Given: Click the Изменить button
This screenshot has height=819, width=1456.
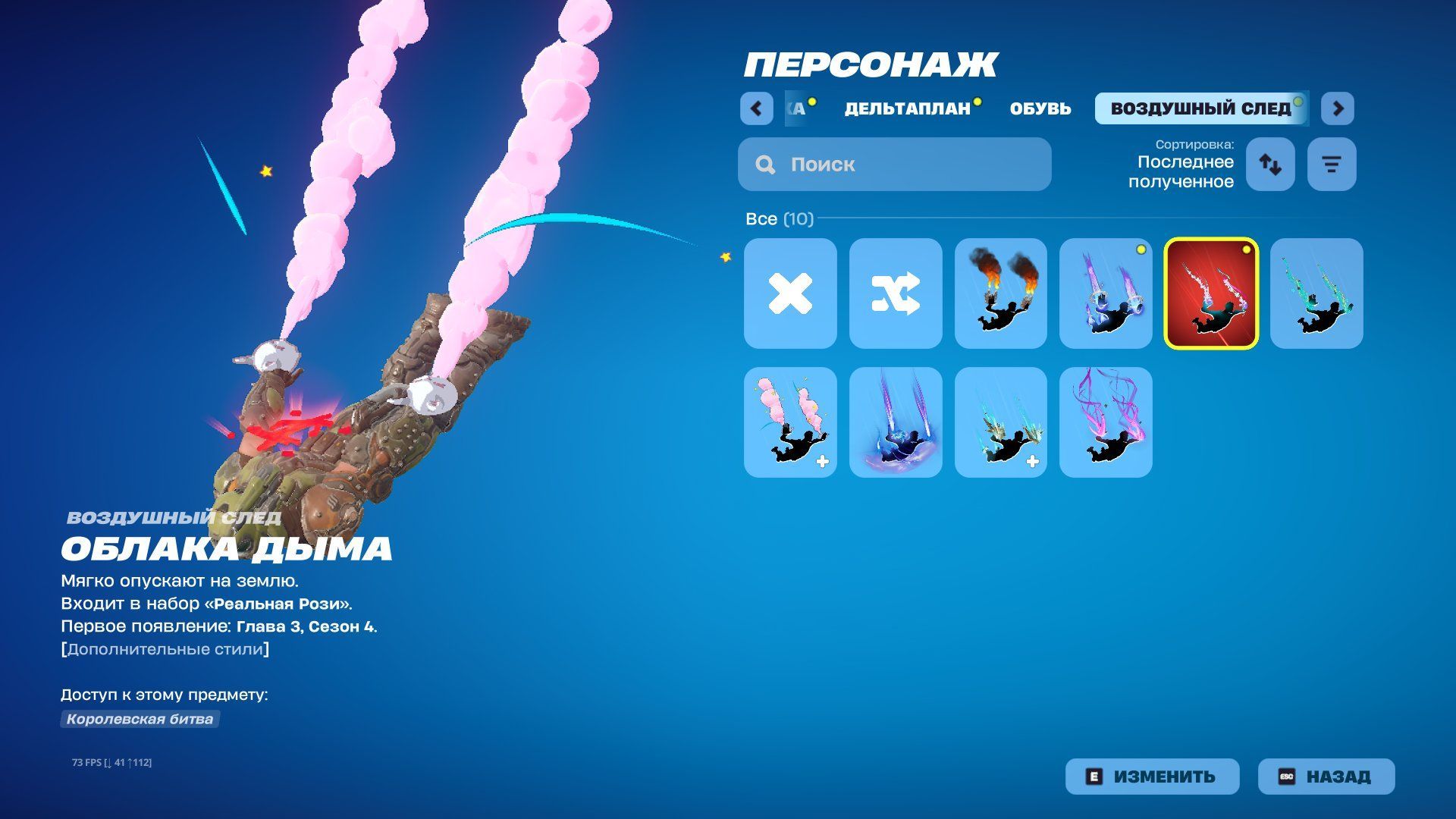Looking at the screenshot, I should (x=1152, y=777).
